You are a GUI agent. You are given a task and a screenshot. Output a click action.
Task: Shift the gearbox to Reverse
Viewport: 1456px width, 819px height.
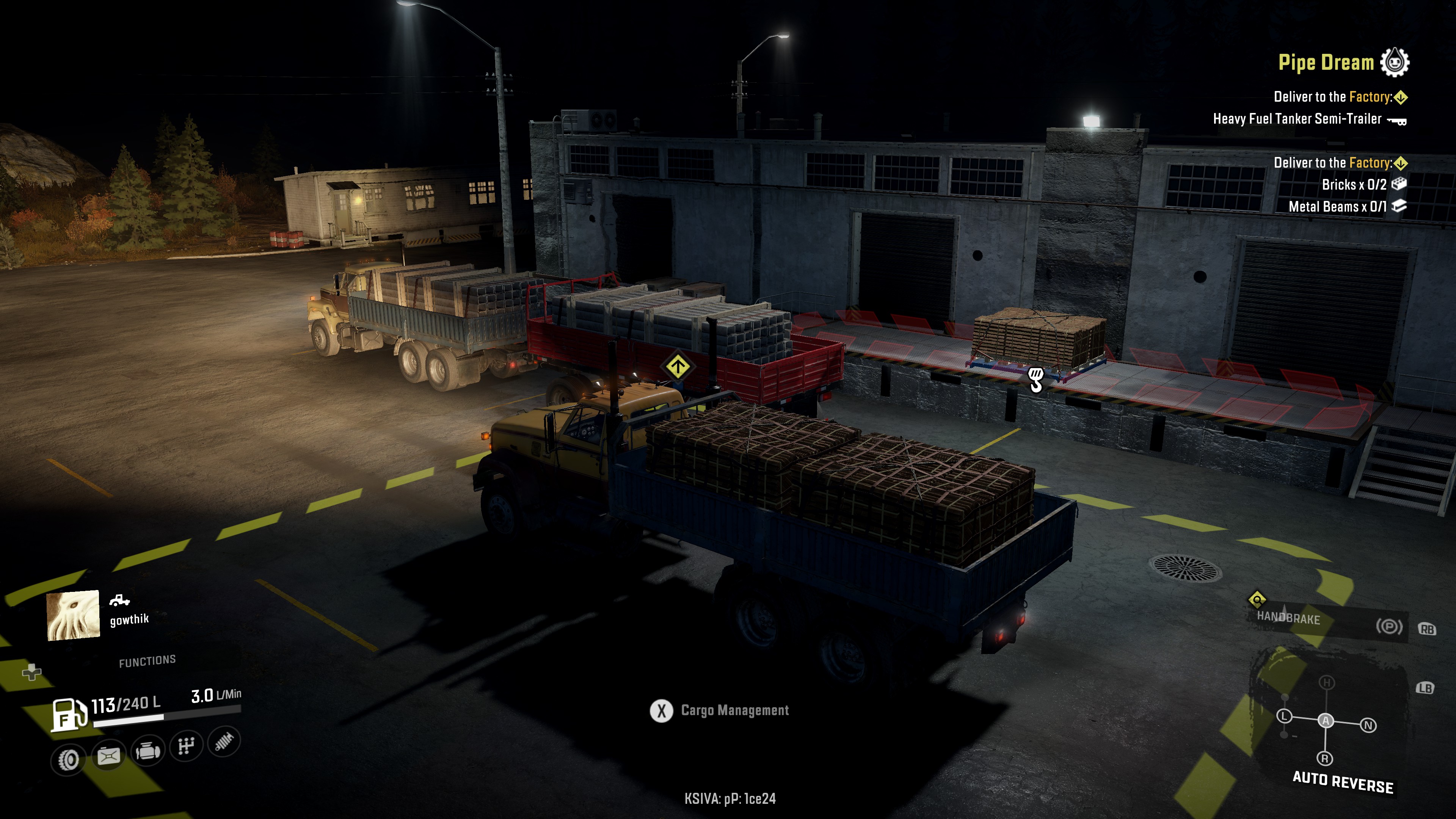point(1325,758)
